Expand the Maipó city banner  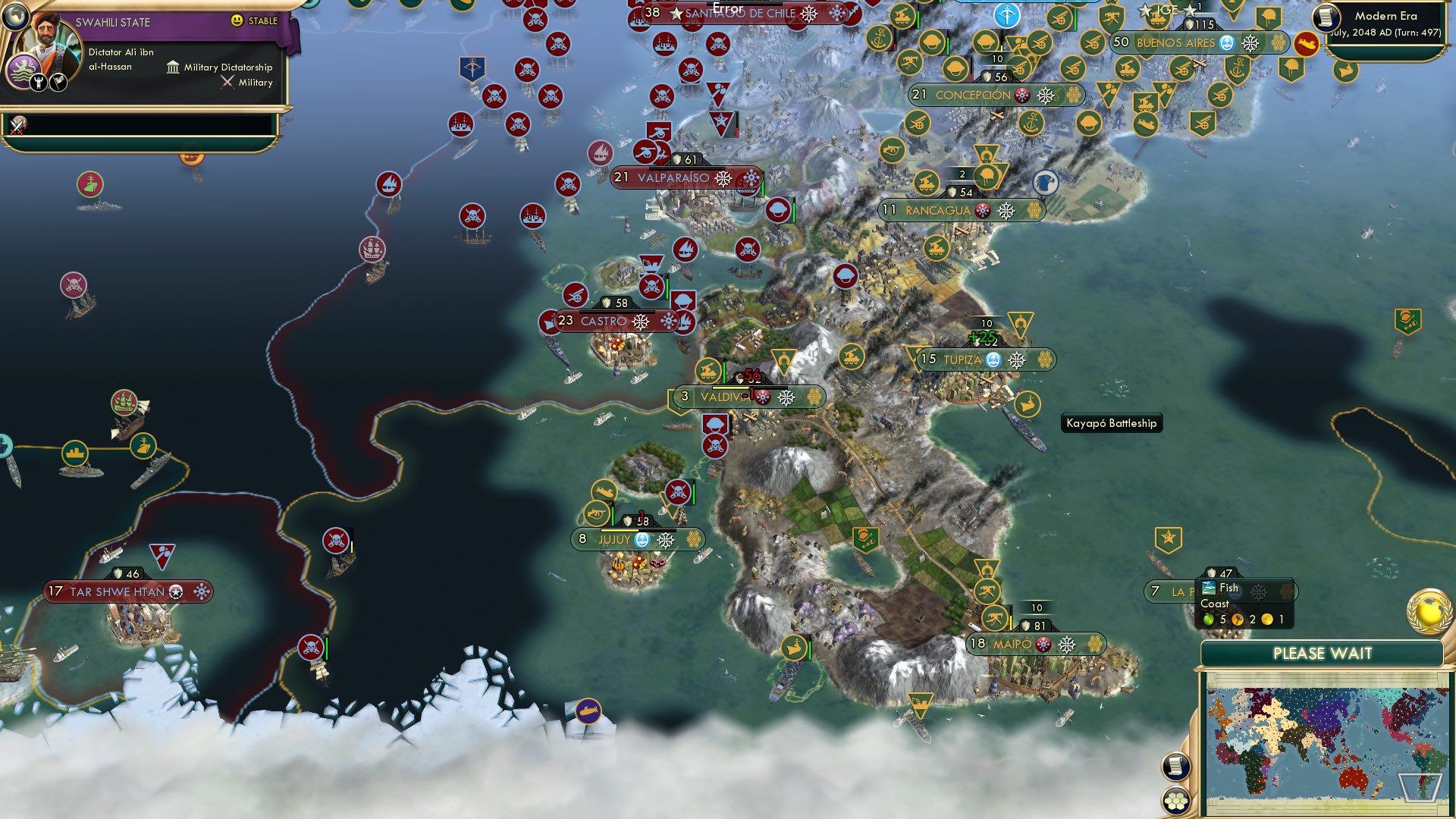[x=1036, y=645]
